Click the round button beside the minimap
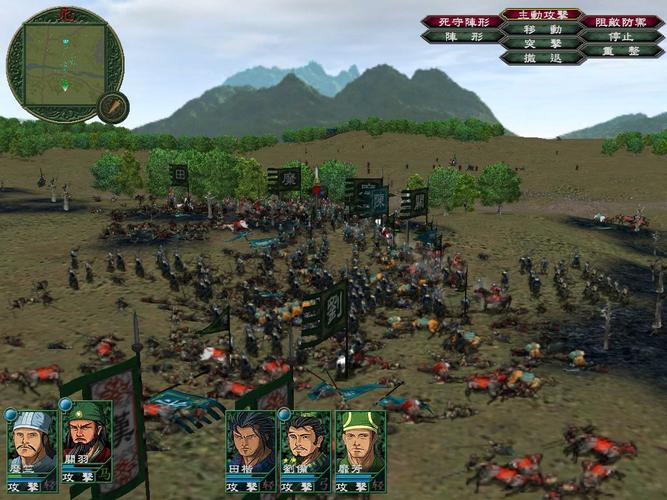 click(x=113, y=107)
